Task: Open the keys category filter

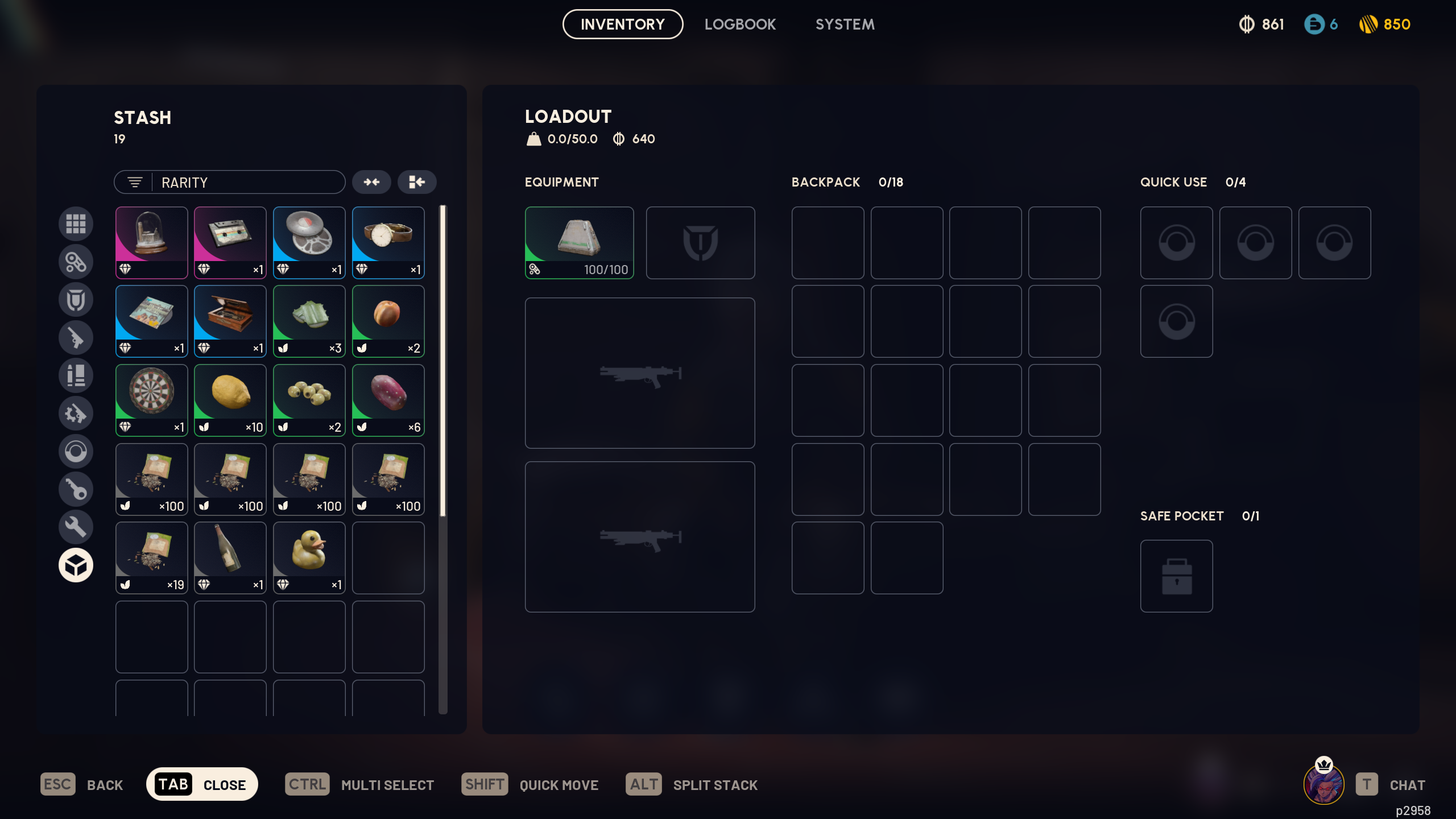Action: point(76,489)
